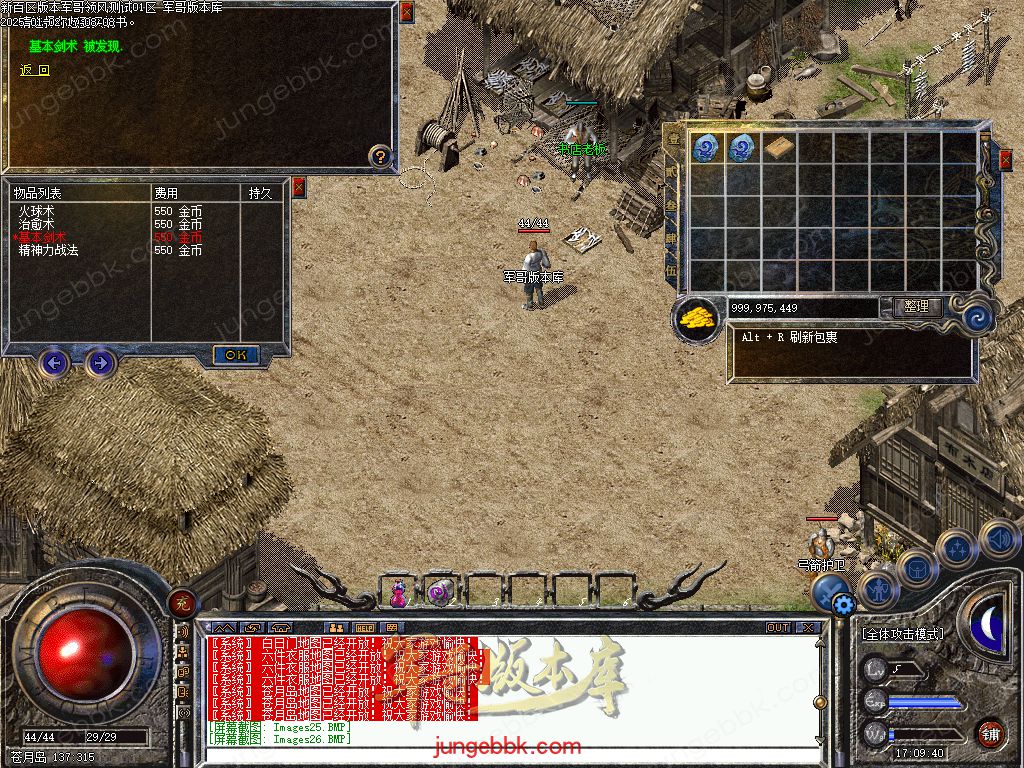Select 精神力战法 skill book row
The height and width of the screenshot is (768, 1024).
(x=48, y=251)
